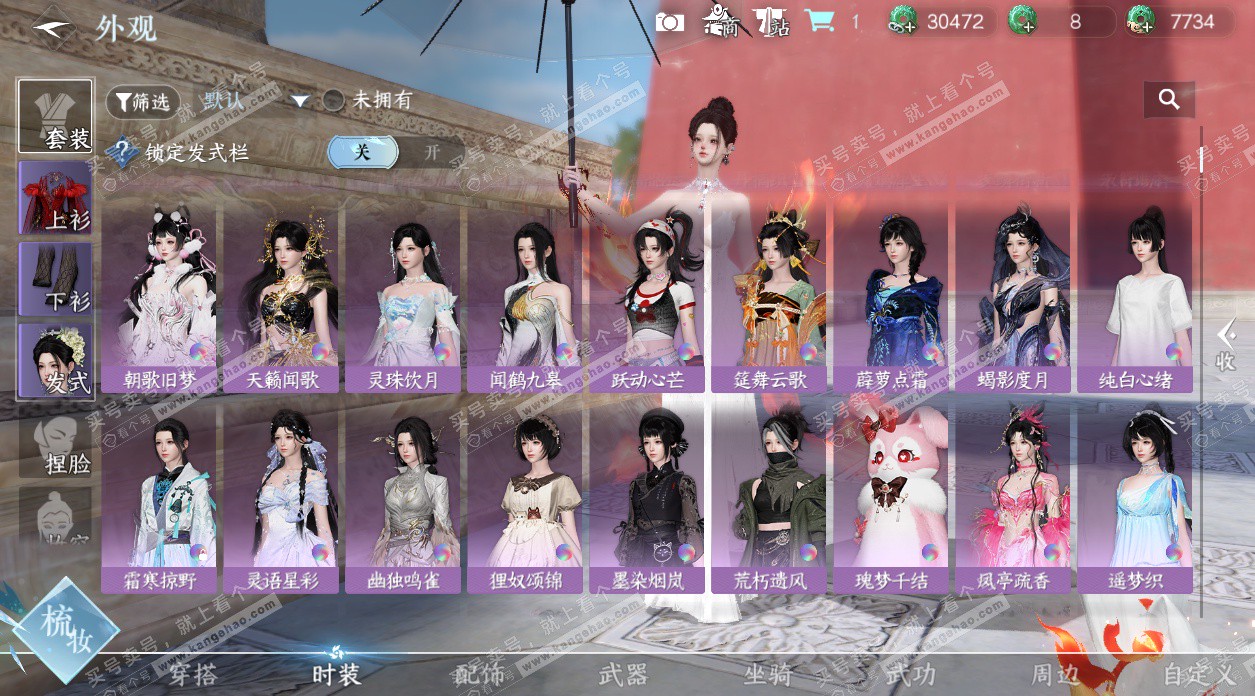
Task: Collapse the panel with 收 arrow
Action: [1226, 345]
